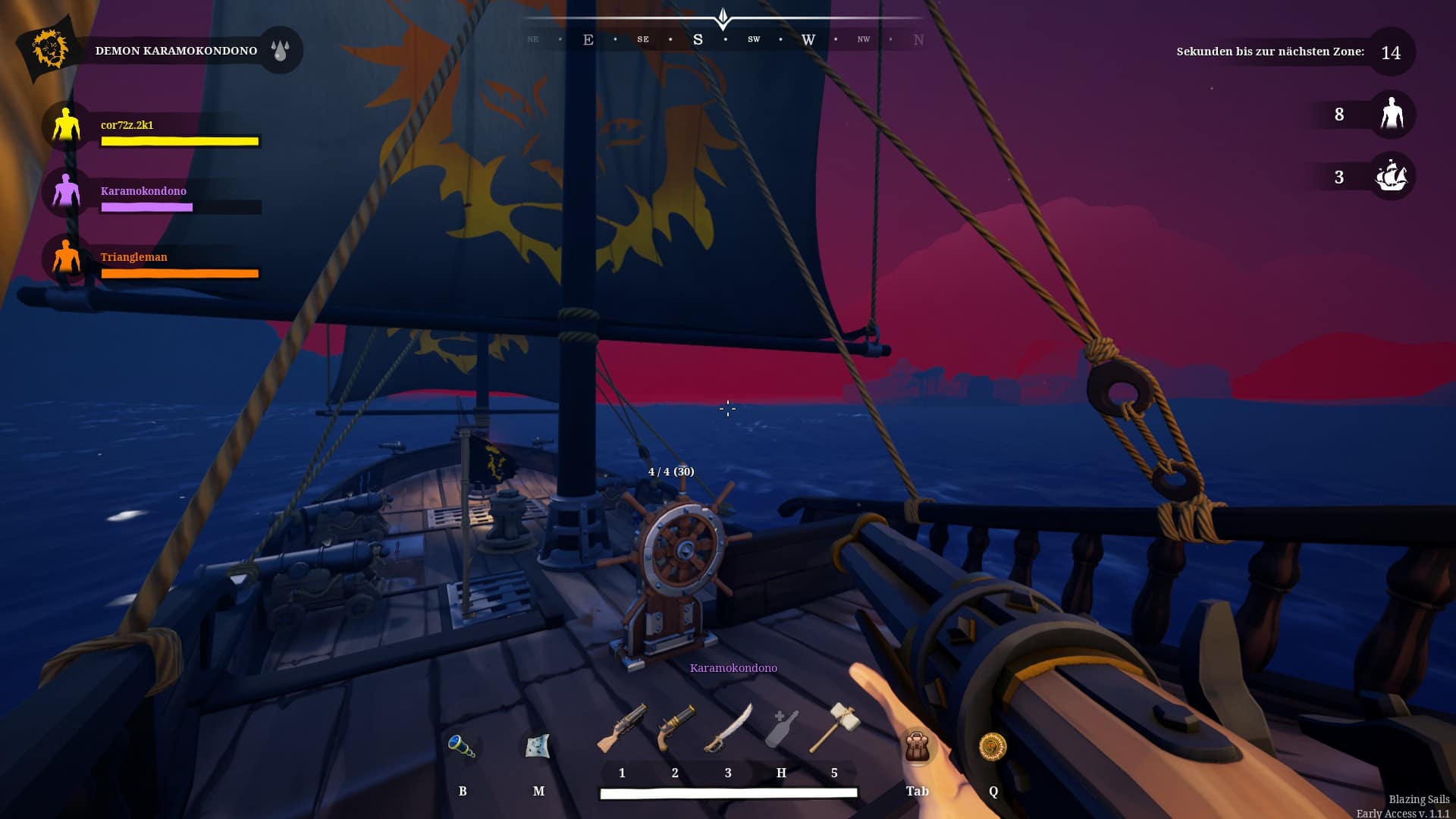
Task: Click the remaining players icon
Action: pyautogui.click(x=1392, y=115)
